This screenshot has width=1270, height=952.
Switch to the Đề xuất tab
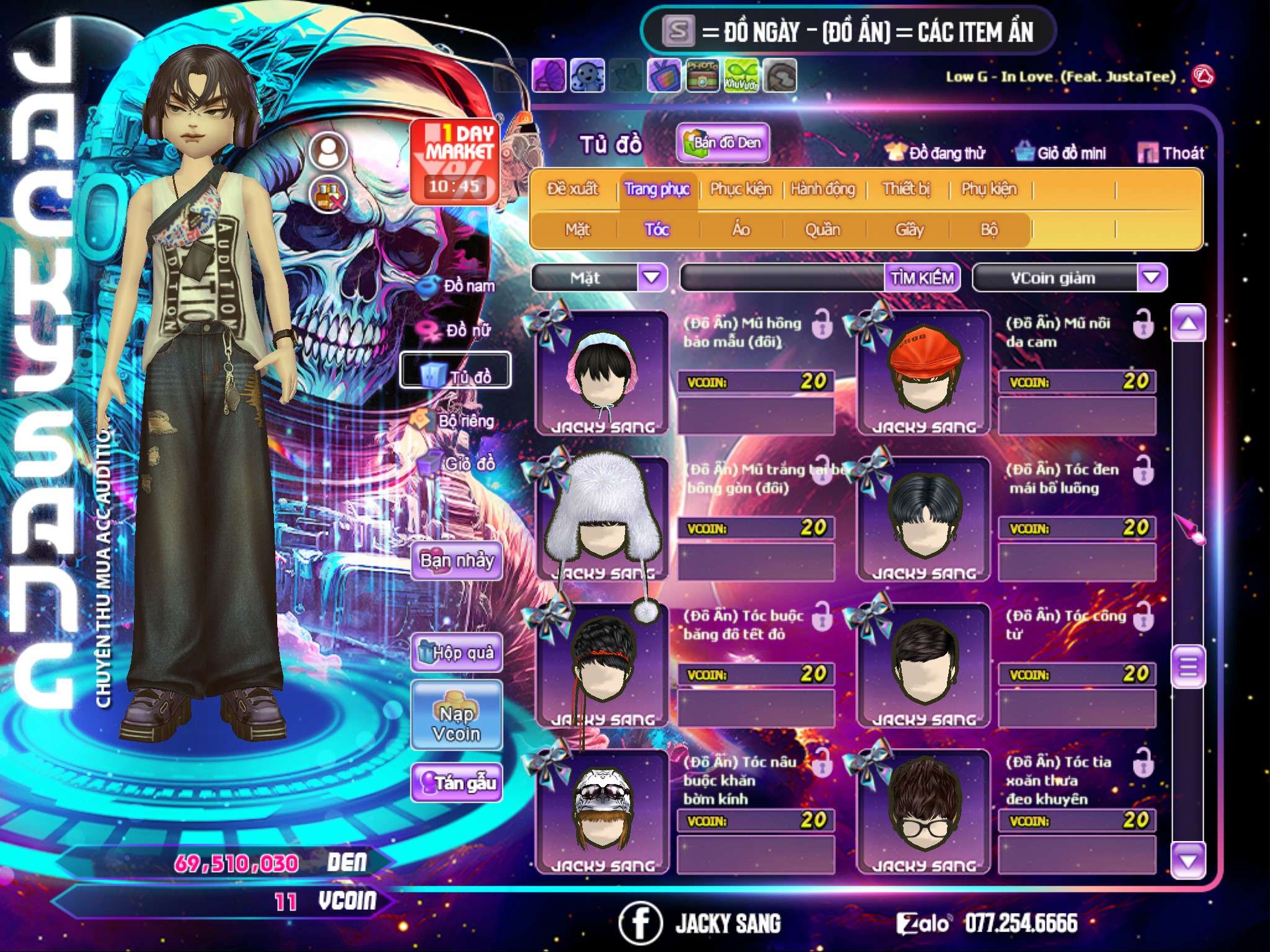pyautogui.click(x=572, y=189)
